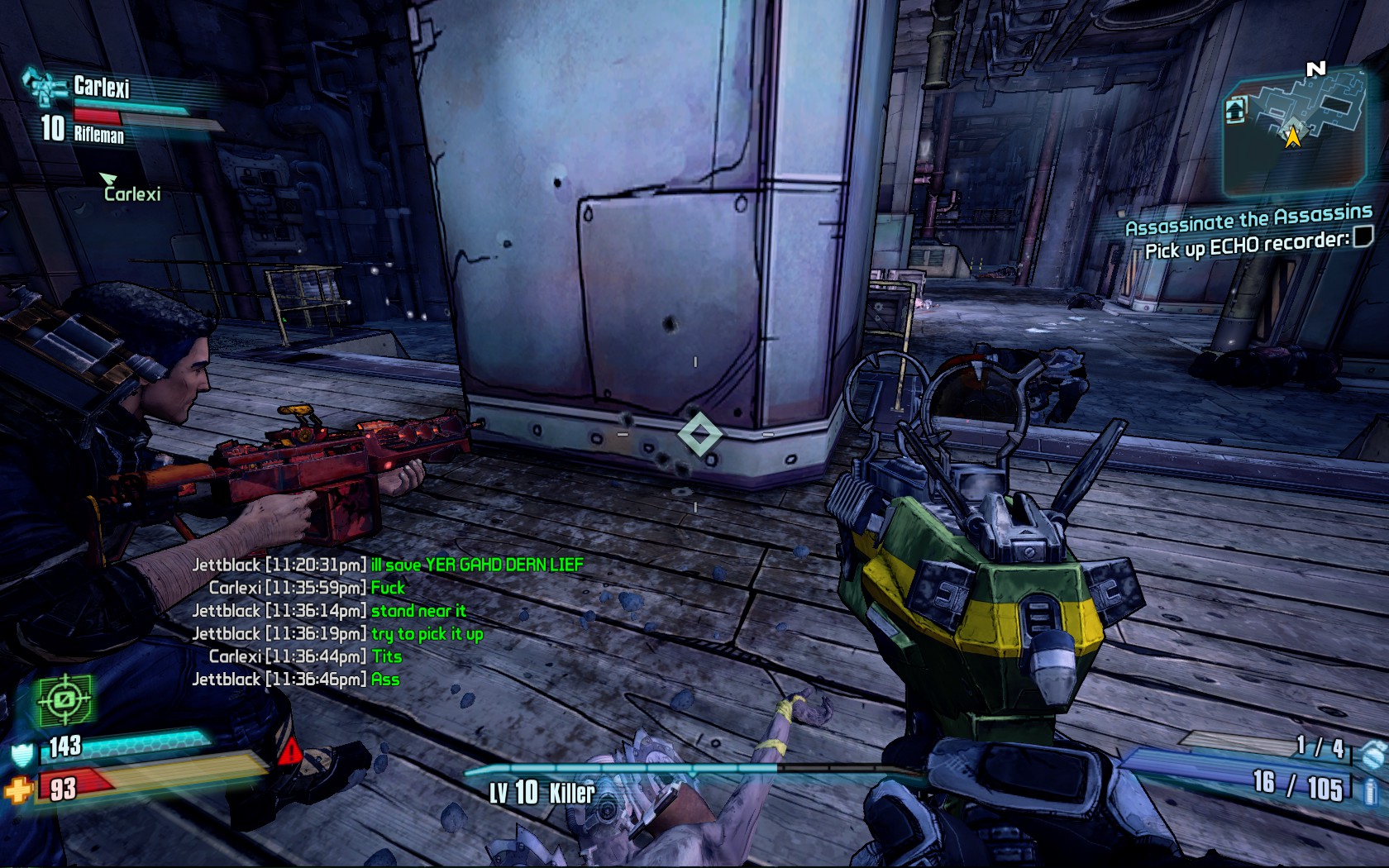This screenshot has width=1389, height=868.
Task: Select the Assassinate the Assassins mission tracker
Action: pos(1248,220)
